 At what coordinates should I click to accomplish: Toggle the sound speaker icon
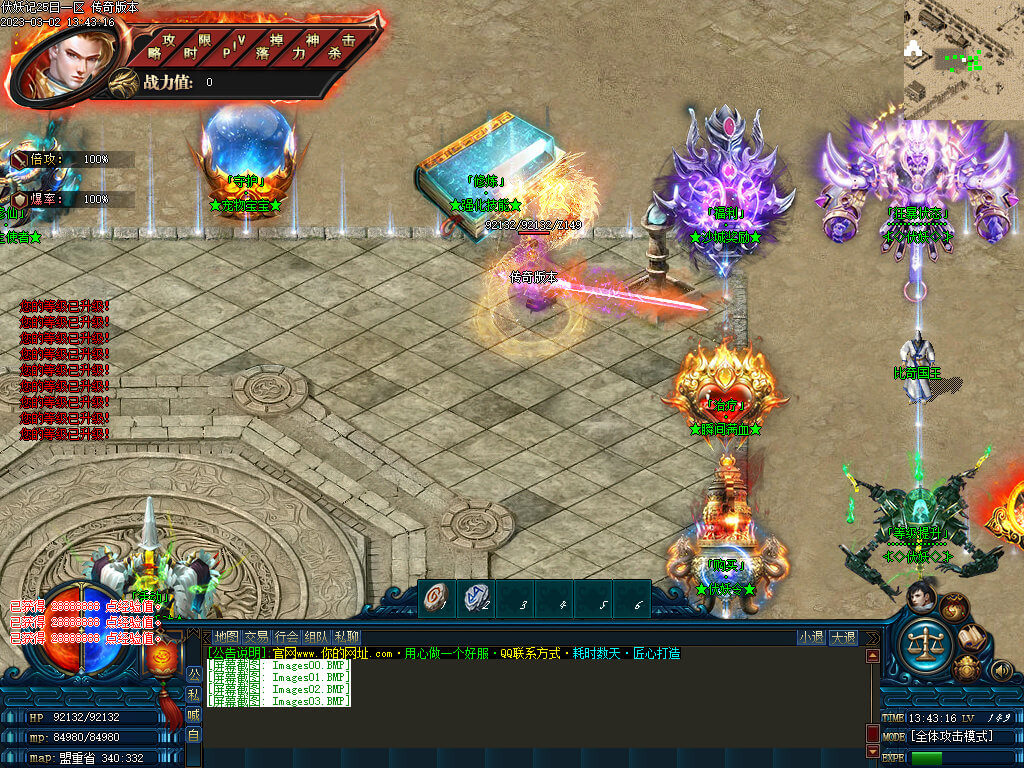pos(1000,670)
